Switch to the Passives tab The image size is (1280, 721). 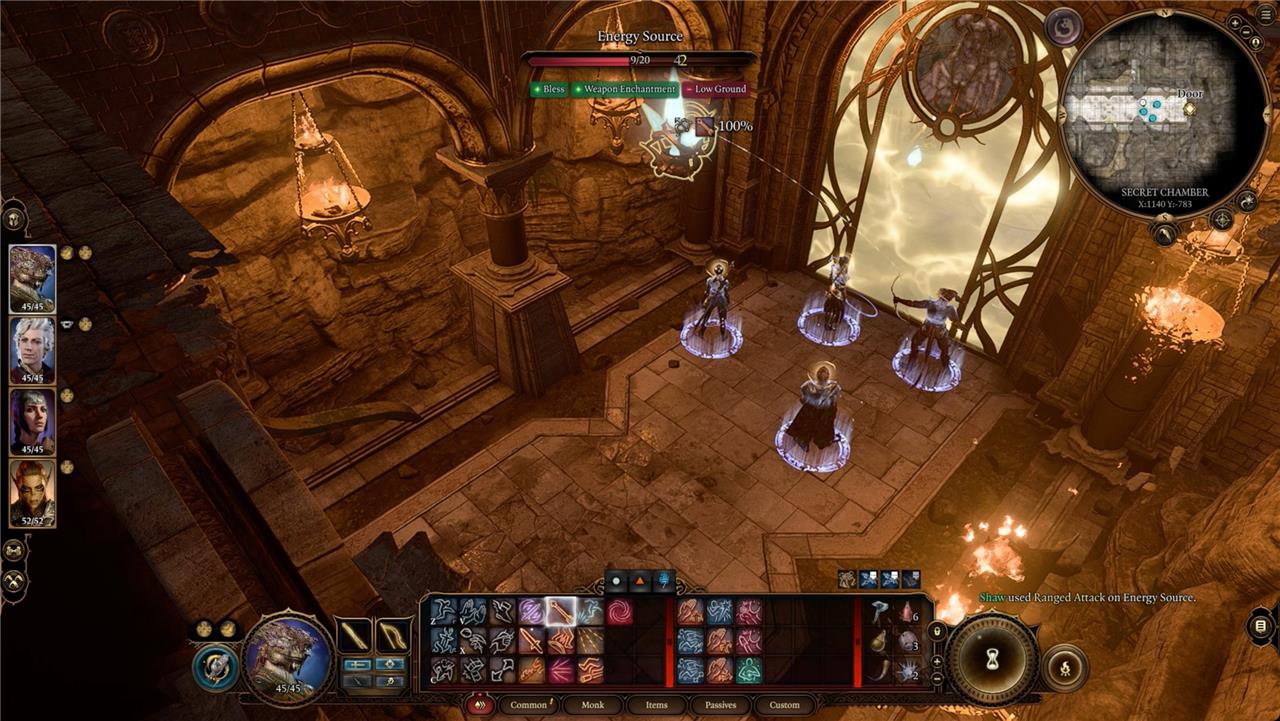point(720,705)
